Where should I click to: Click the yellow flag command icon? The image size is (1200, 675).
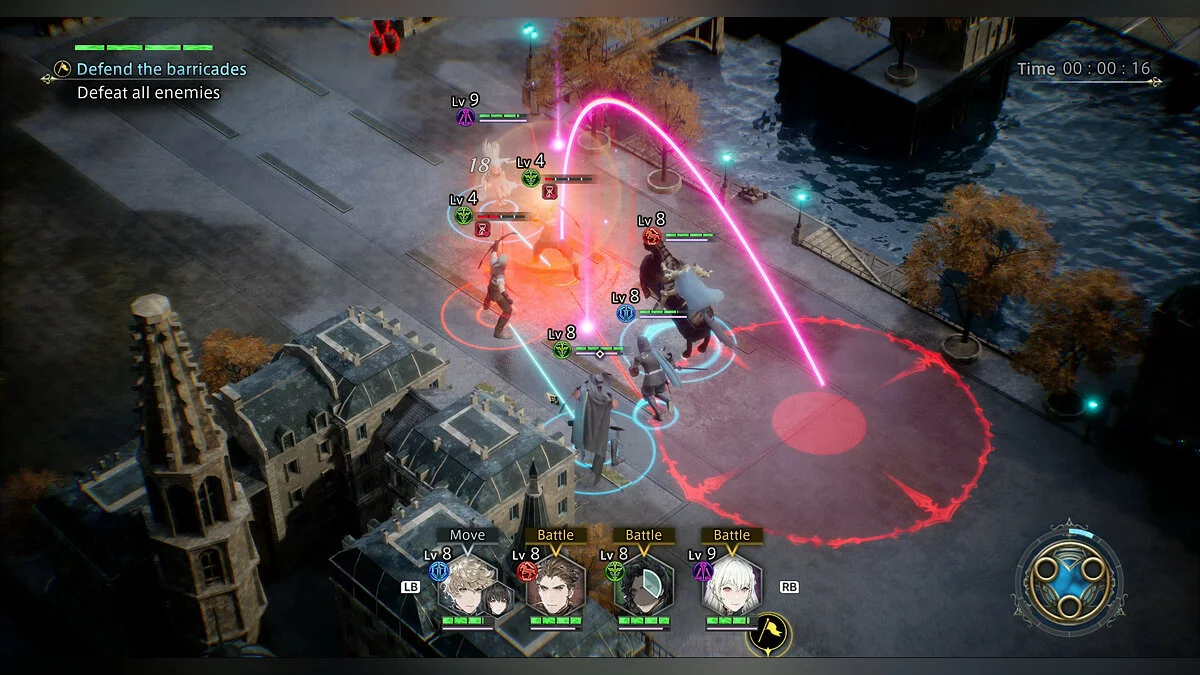(770, 631)
